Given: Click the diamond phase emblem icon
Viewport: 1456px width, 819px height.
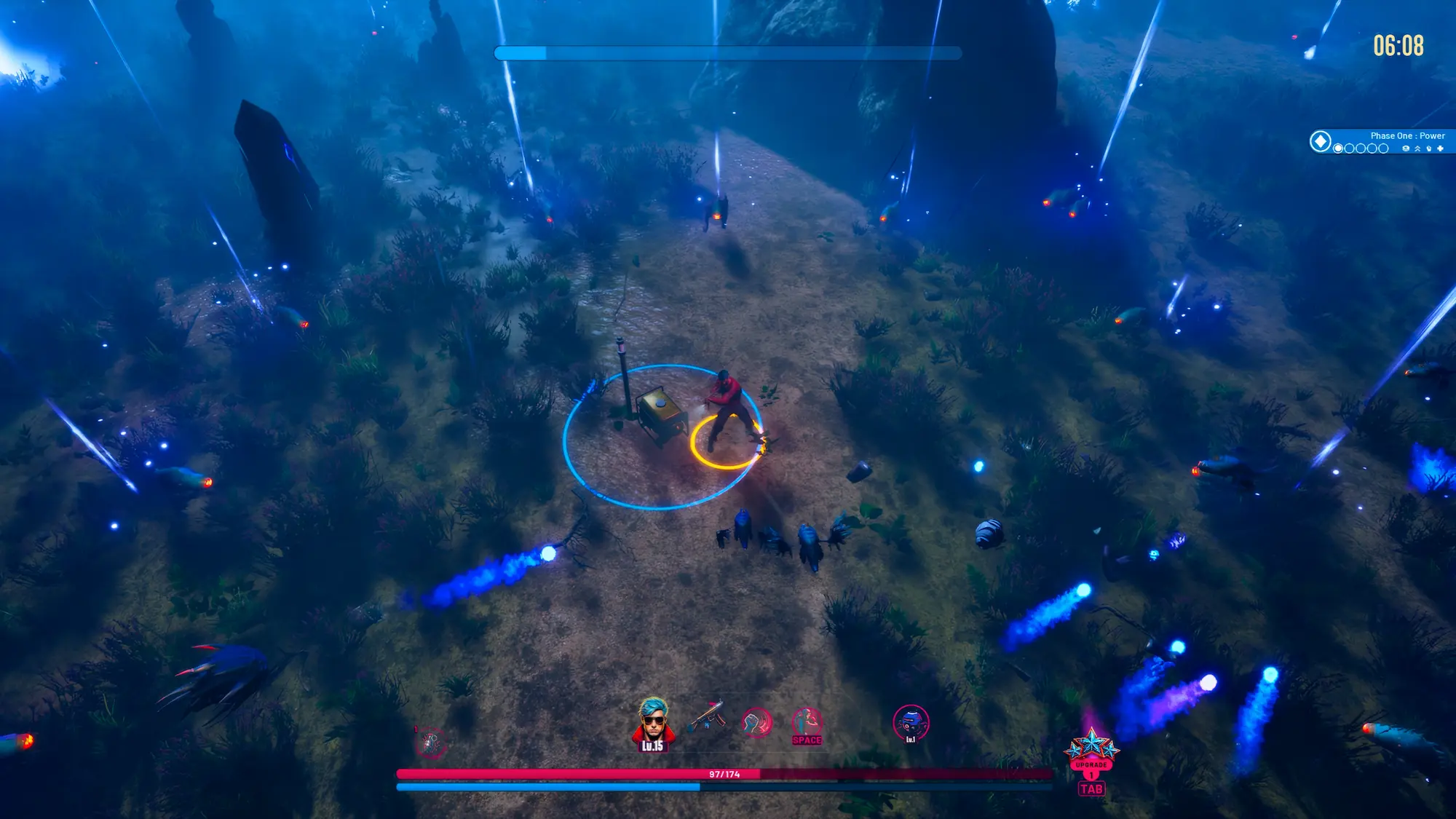Looking at the screenshot, I should (1321, 141).
